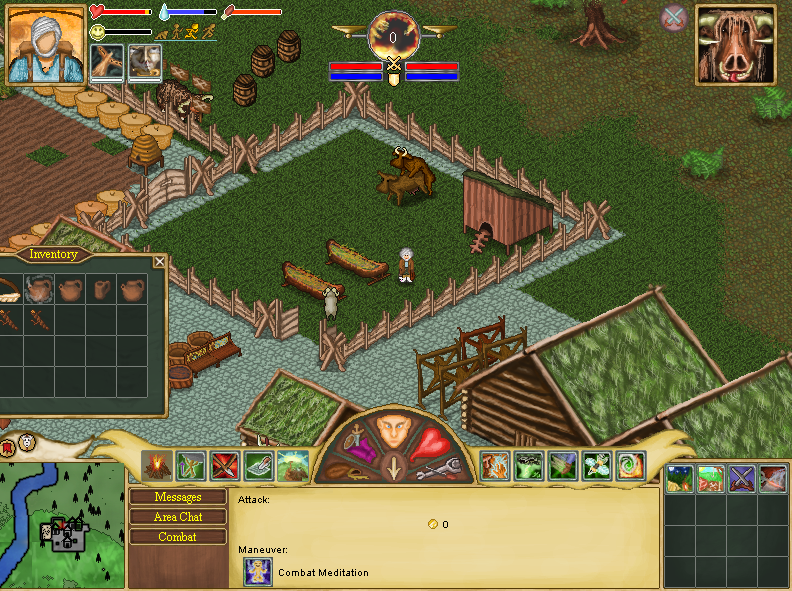Screen dimensions: 792x591
Task: Switch to the Messages tab
Action: (178, 497)
